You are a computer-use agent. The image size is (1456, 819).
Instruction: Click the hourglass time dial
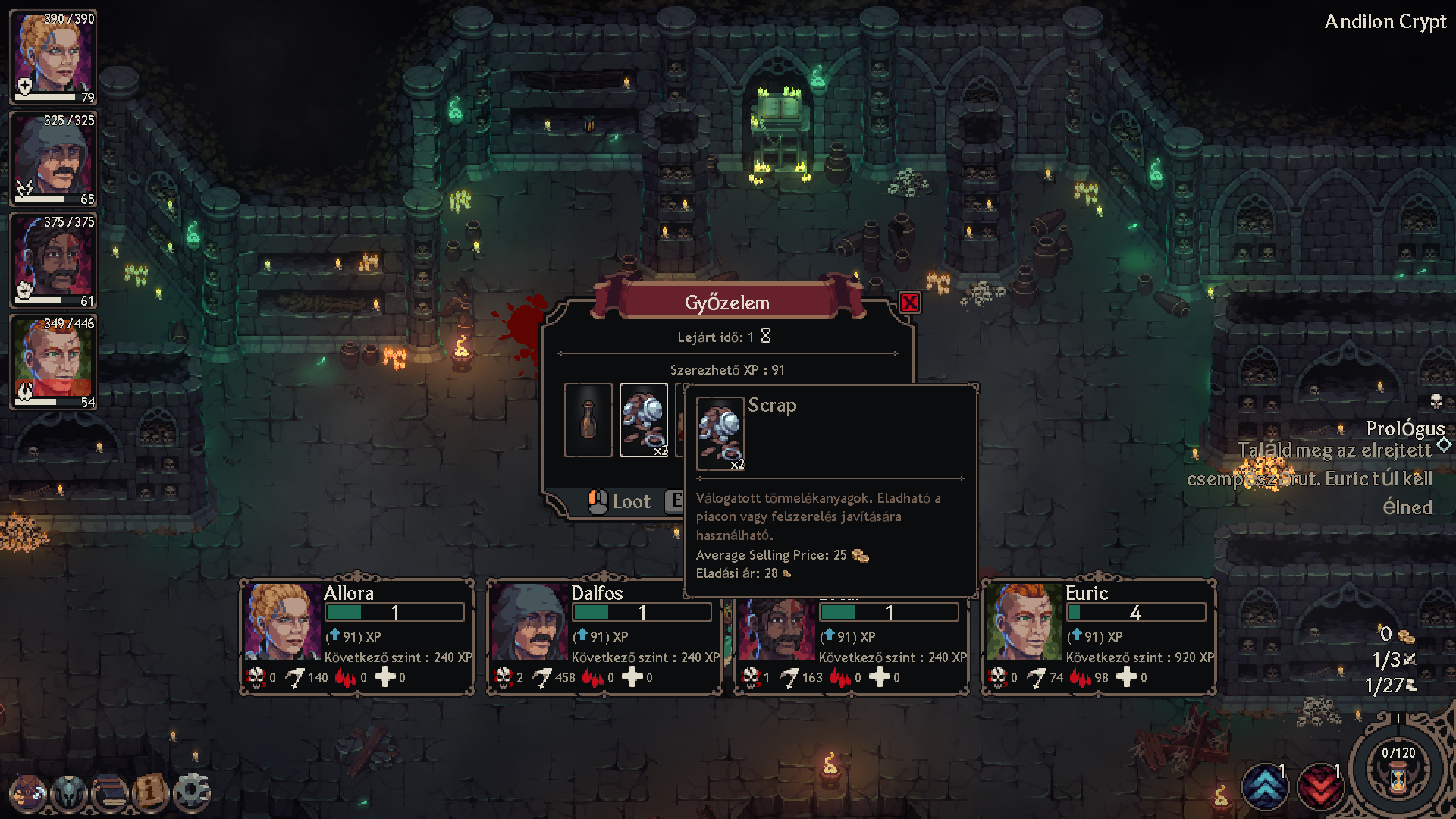coord(1398,775)
